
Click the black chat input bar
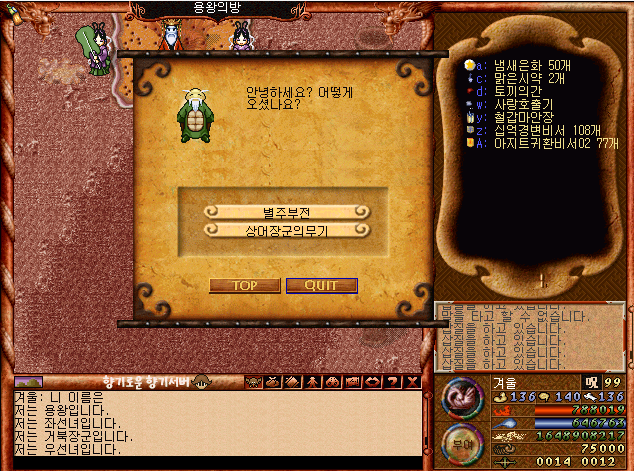point(215,462)
